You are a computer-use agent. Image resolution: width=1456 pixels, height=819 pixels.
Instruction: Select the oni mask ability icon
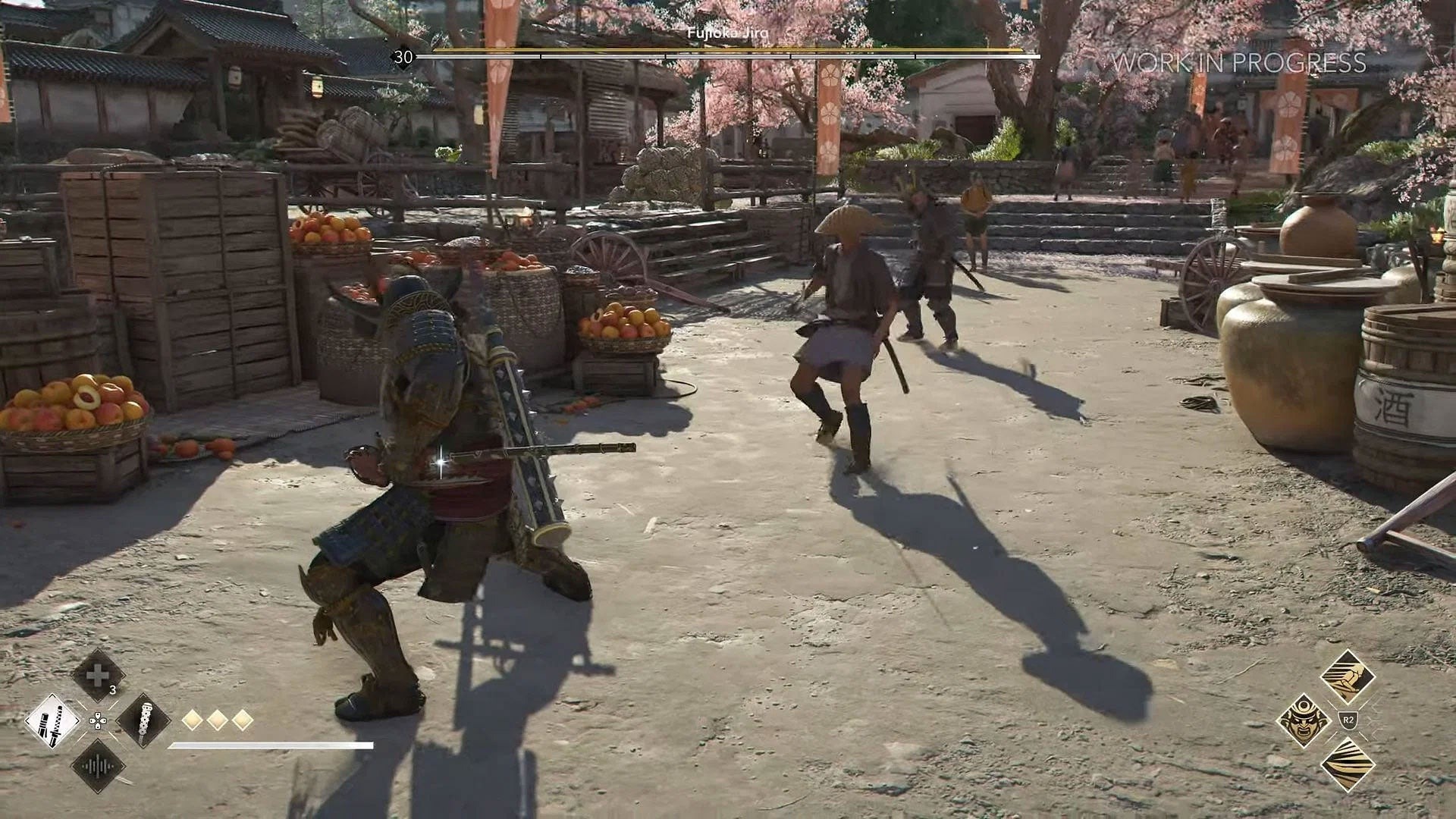pyautogui.click(x=1304, y=722)
